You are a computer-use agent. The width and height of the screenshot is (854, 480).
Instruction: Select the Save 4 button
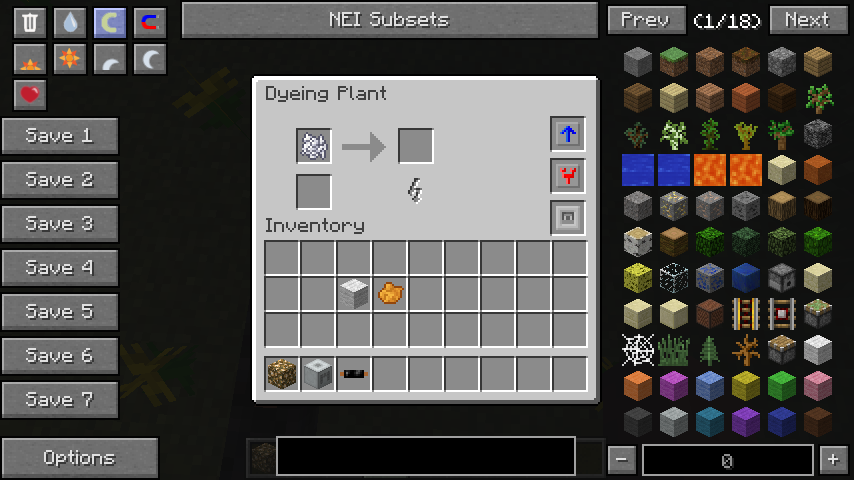[59, 268]
